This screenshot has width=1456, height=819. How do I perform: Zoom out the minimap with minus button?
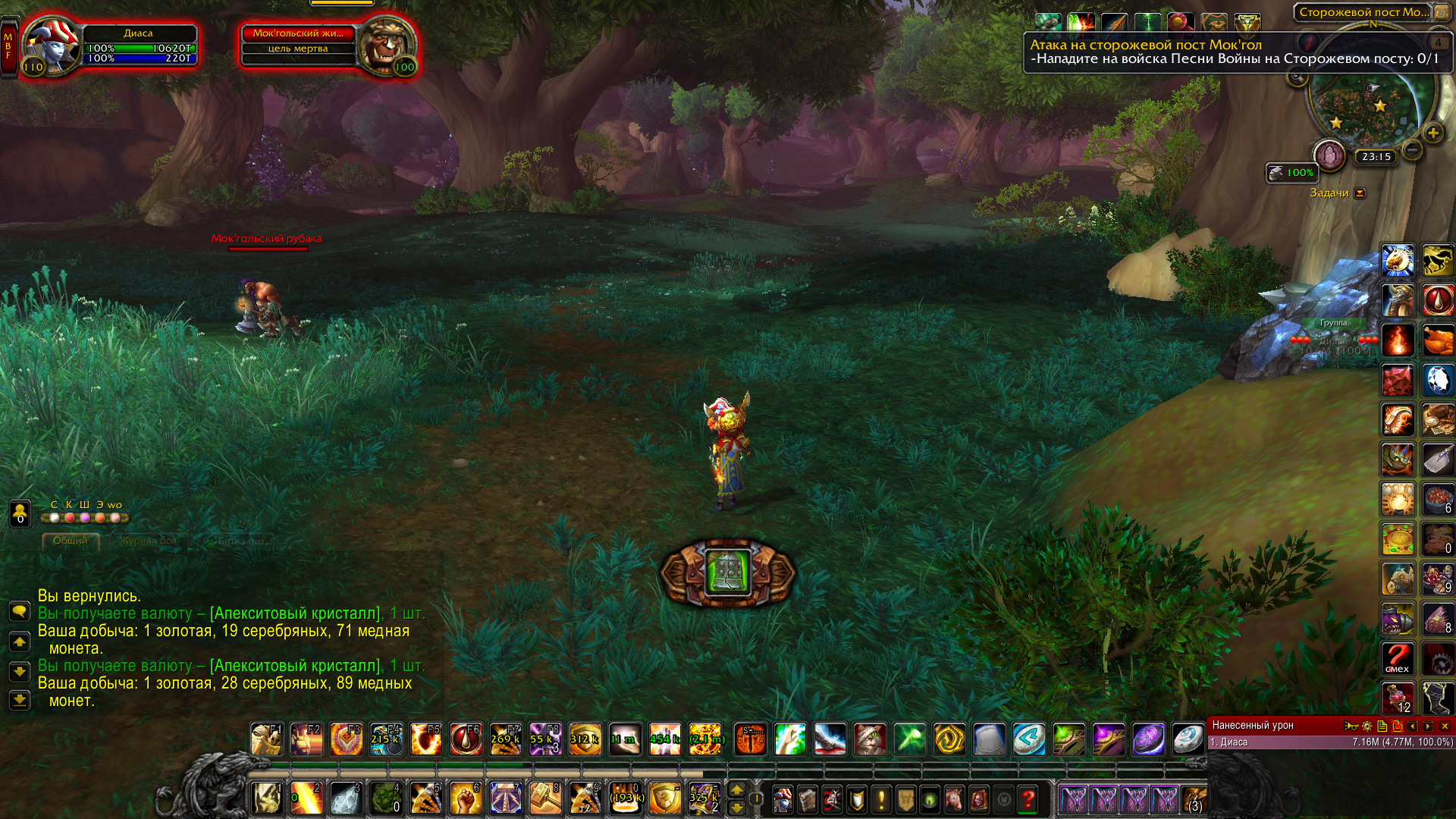click(x=1412, y=149)
